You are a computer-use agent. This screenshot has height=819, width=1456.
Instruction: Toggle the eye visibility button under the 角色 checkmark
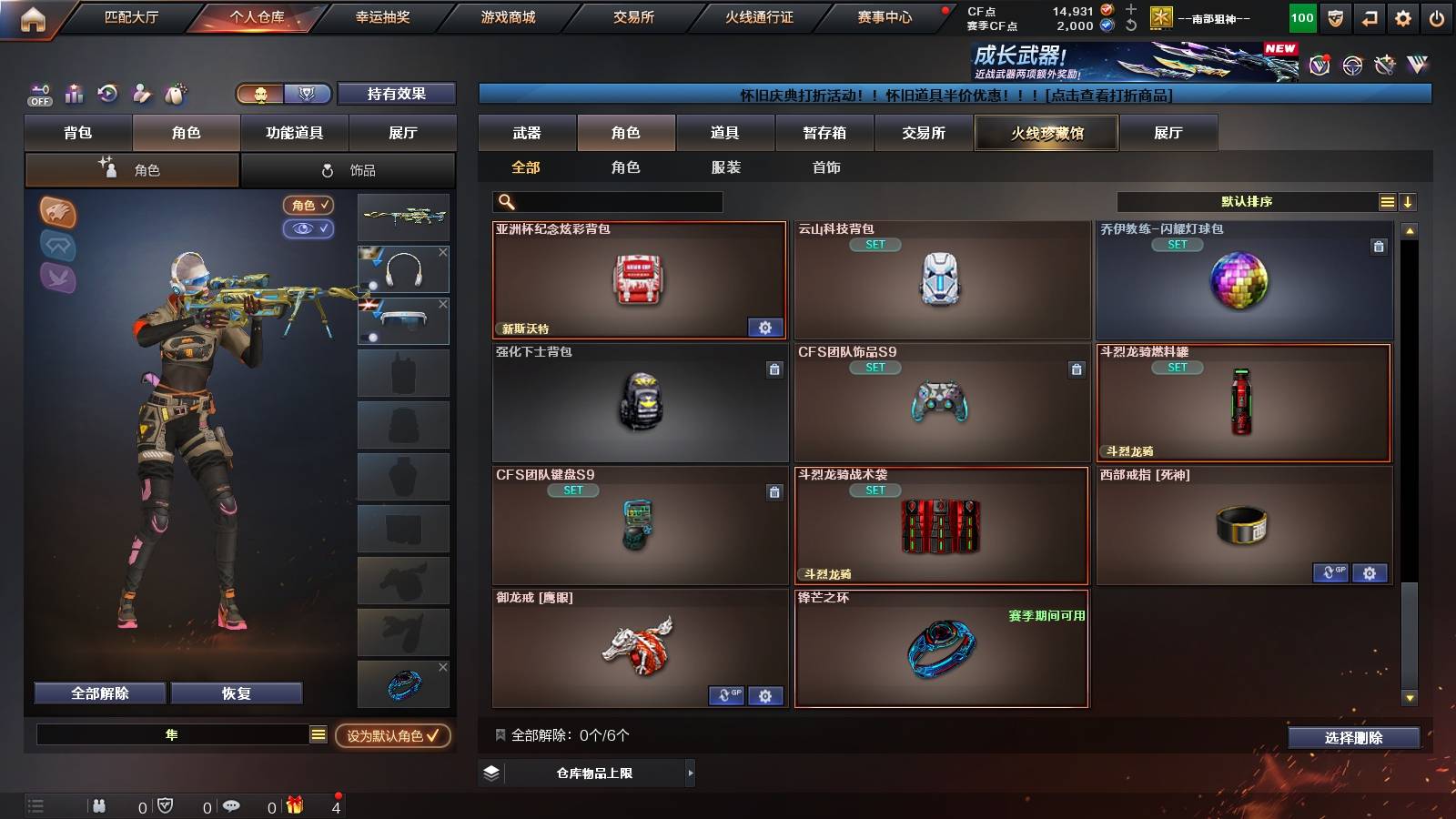click(308, 228)
